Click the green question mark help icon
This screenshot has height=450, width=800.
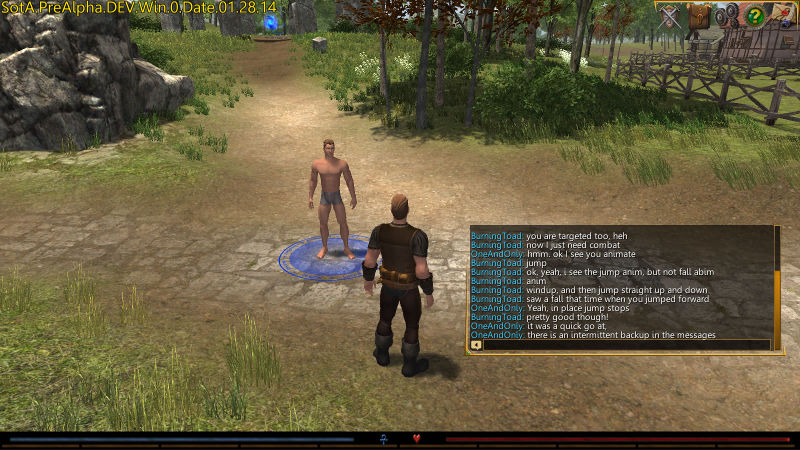pos(756,15)
